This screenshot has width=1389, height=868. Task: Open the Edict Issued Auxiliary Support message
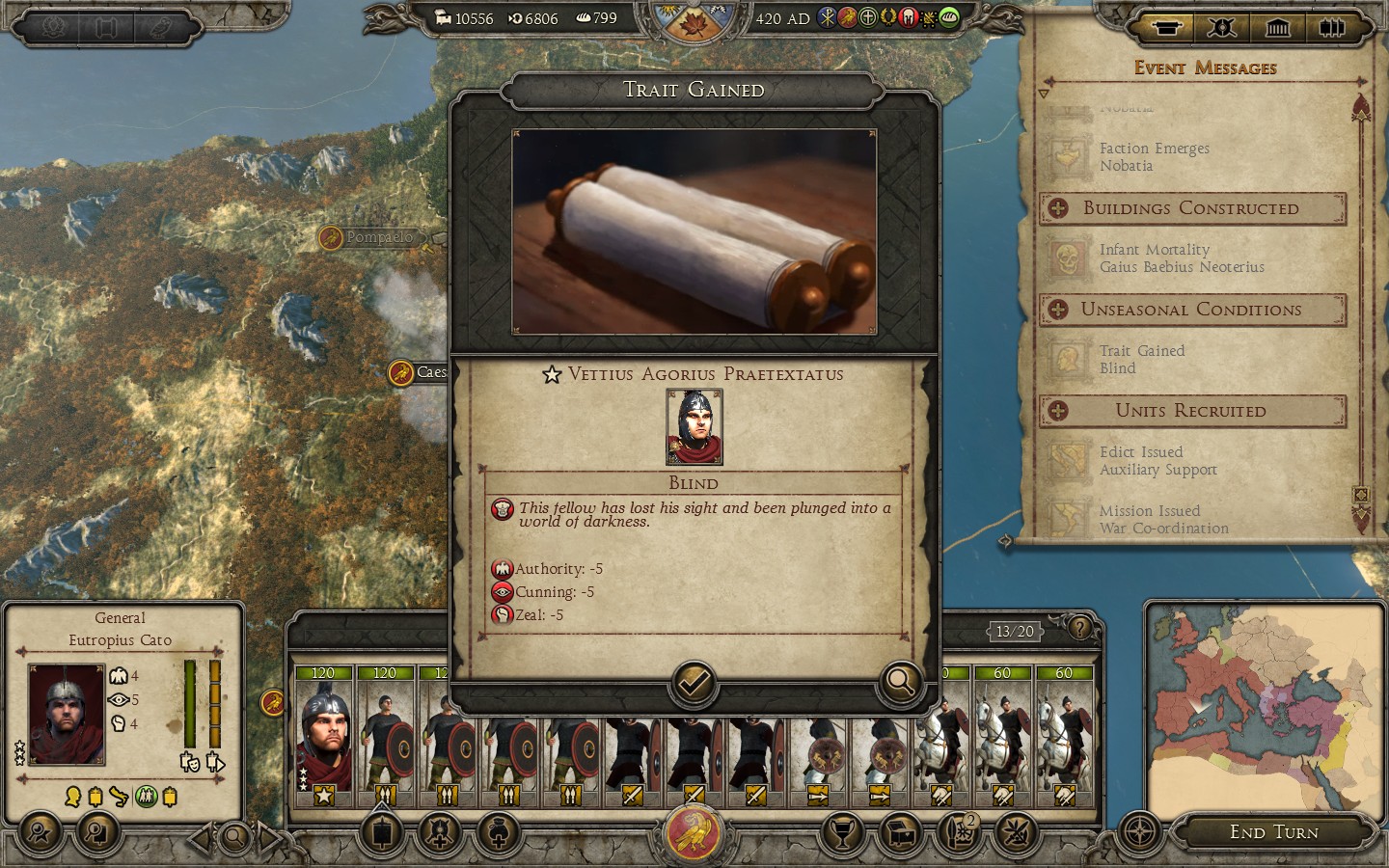point(1157,461)
